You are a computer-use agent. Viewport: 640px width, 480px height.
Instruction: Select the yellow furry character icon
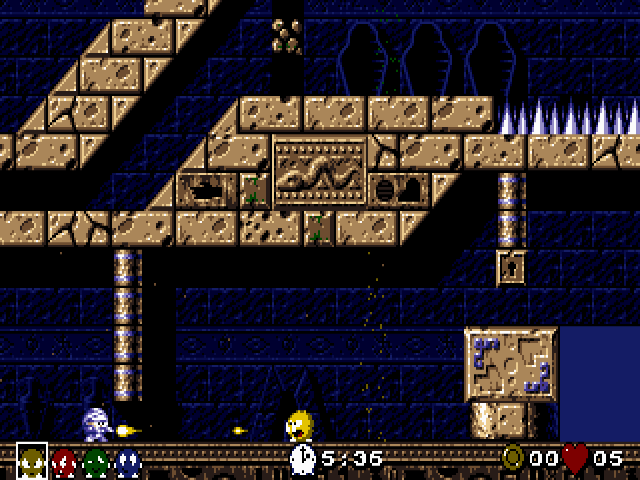click(x=32, y=461)
